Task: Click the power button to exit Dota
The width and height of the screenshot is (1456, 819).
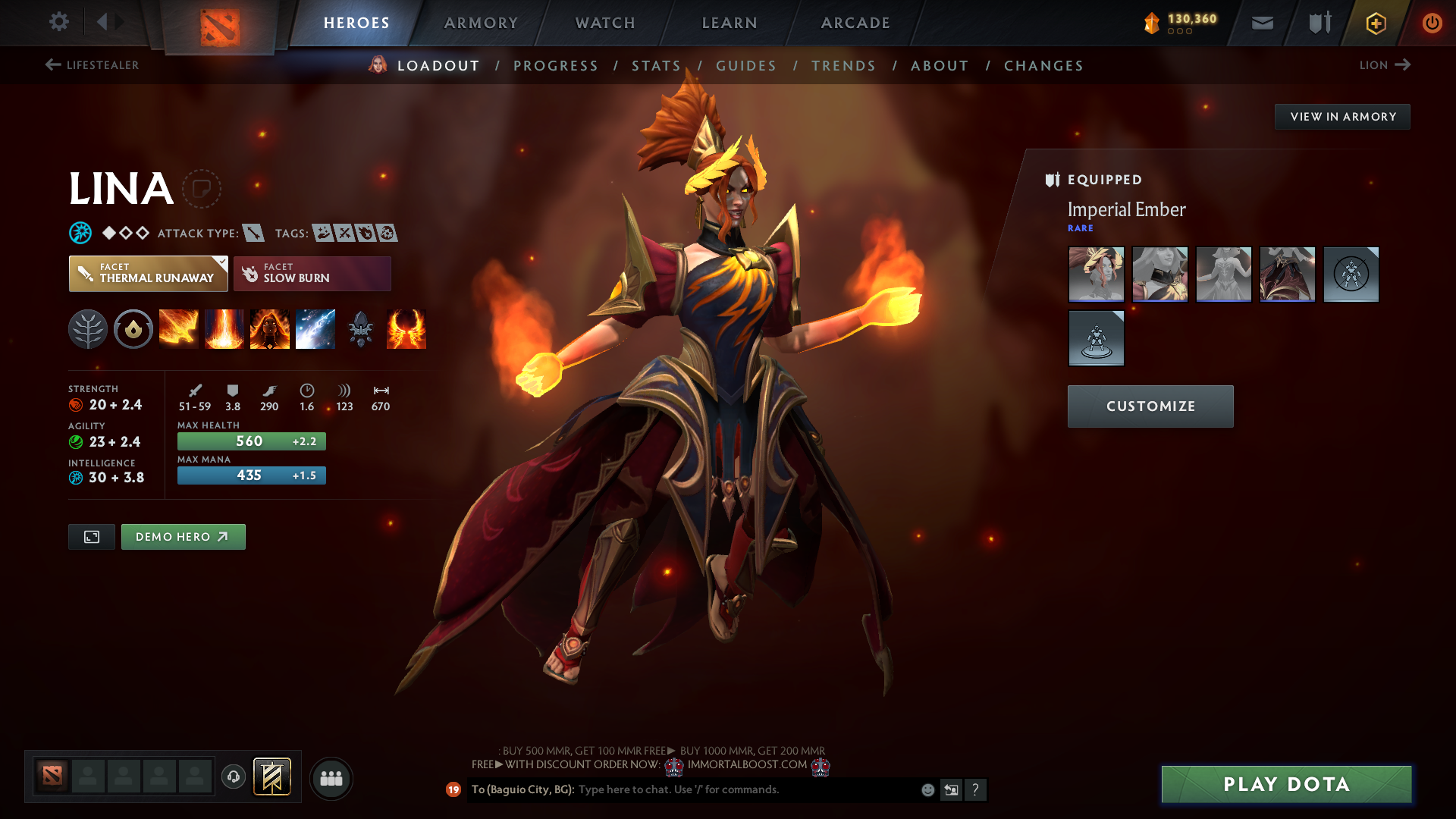Action: click(x=1432, y=23)
